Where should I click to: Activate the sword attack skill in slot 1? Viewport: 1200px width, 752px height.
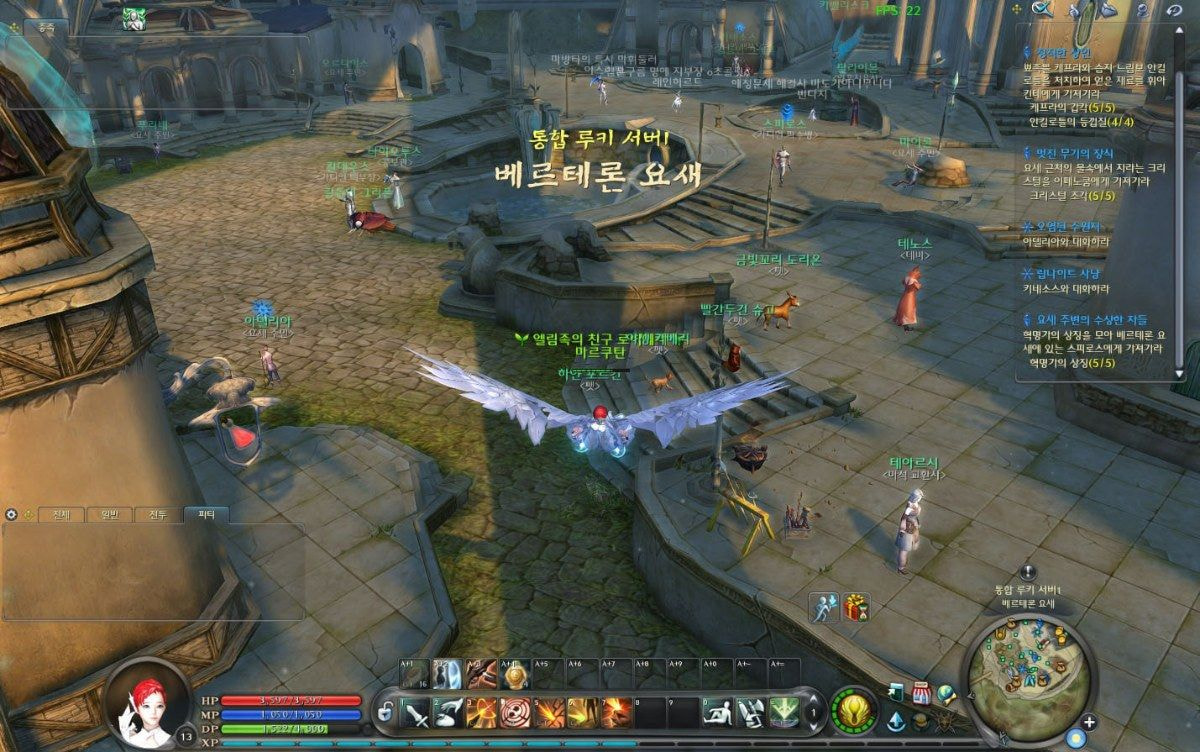[x=416, y=712]
